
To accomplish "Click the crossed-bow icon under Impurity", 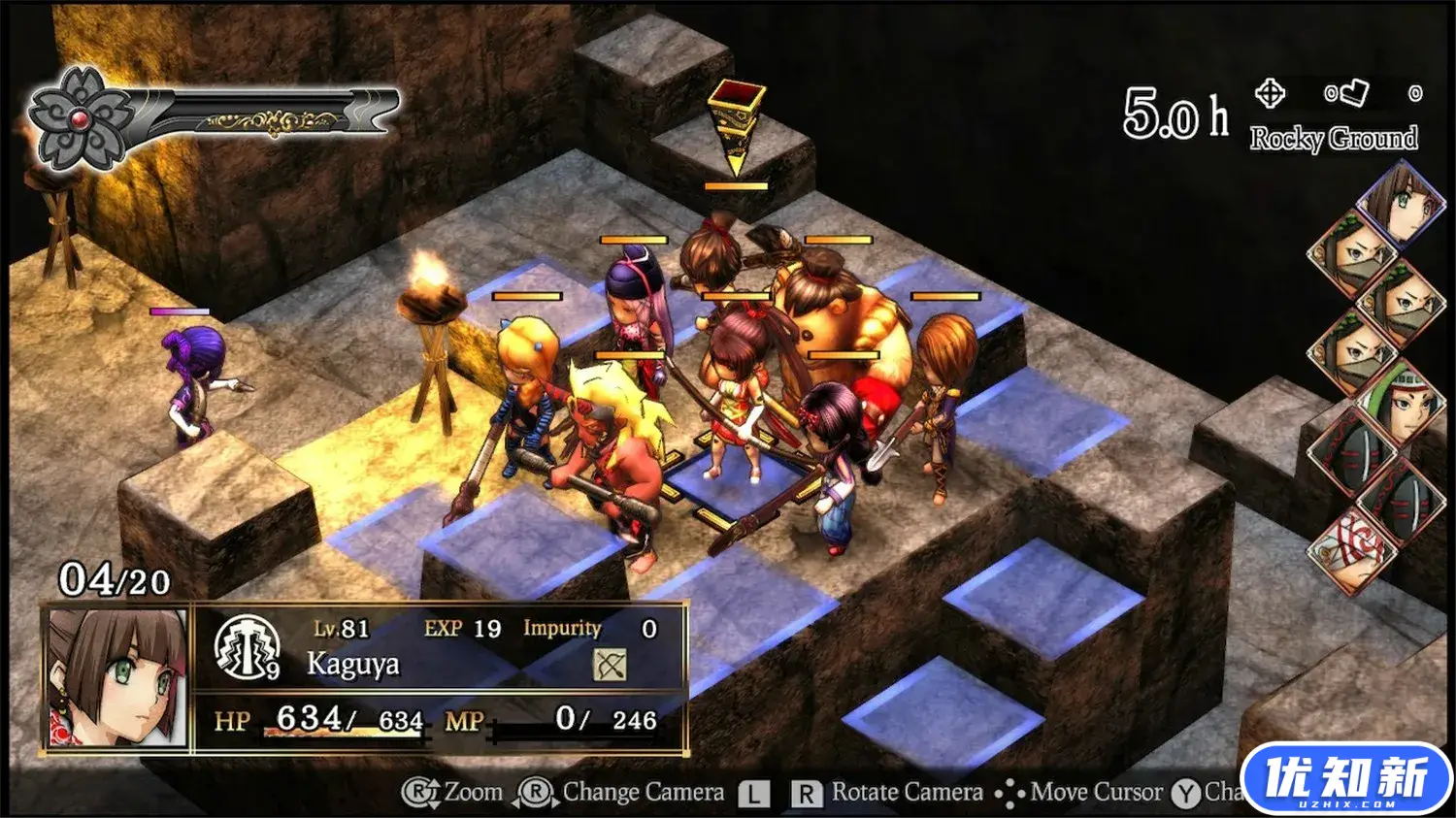I will (610, 665).
